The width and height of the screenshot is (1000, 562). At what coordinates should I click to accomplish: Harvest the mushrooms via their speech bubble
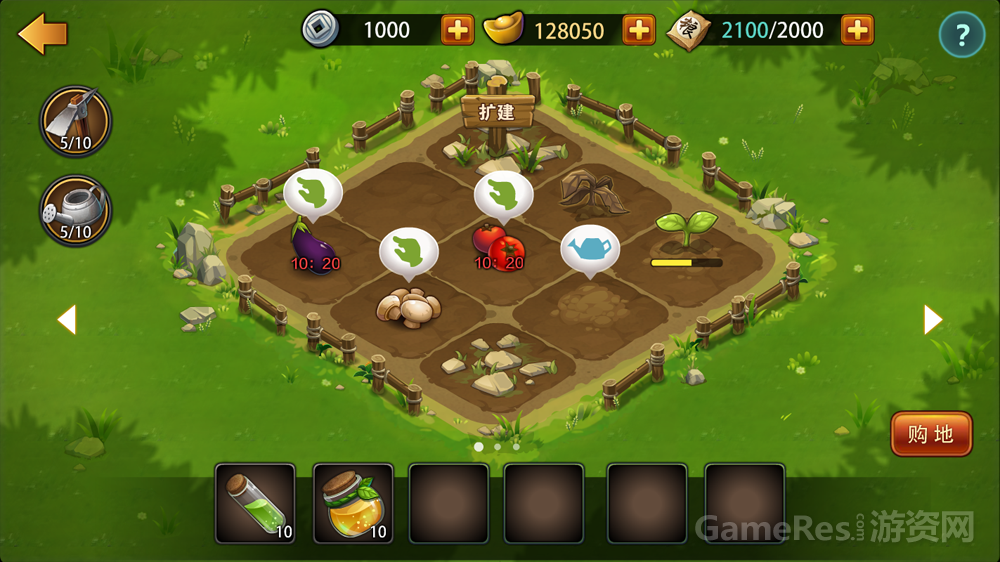[408, 254]
